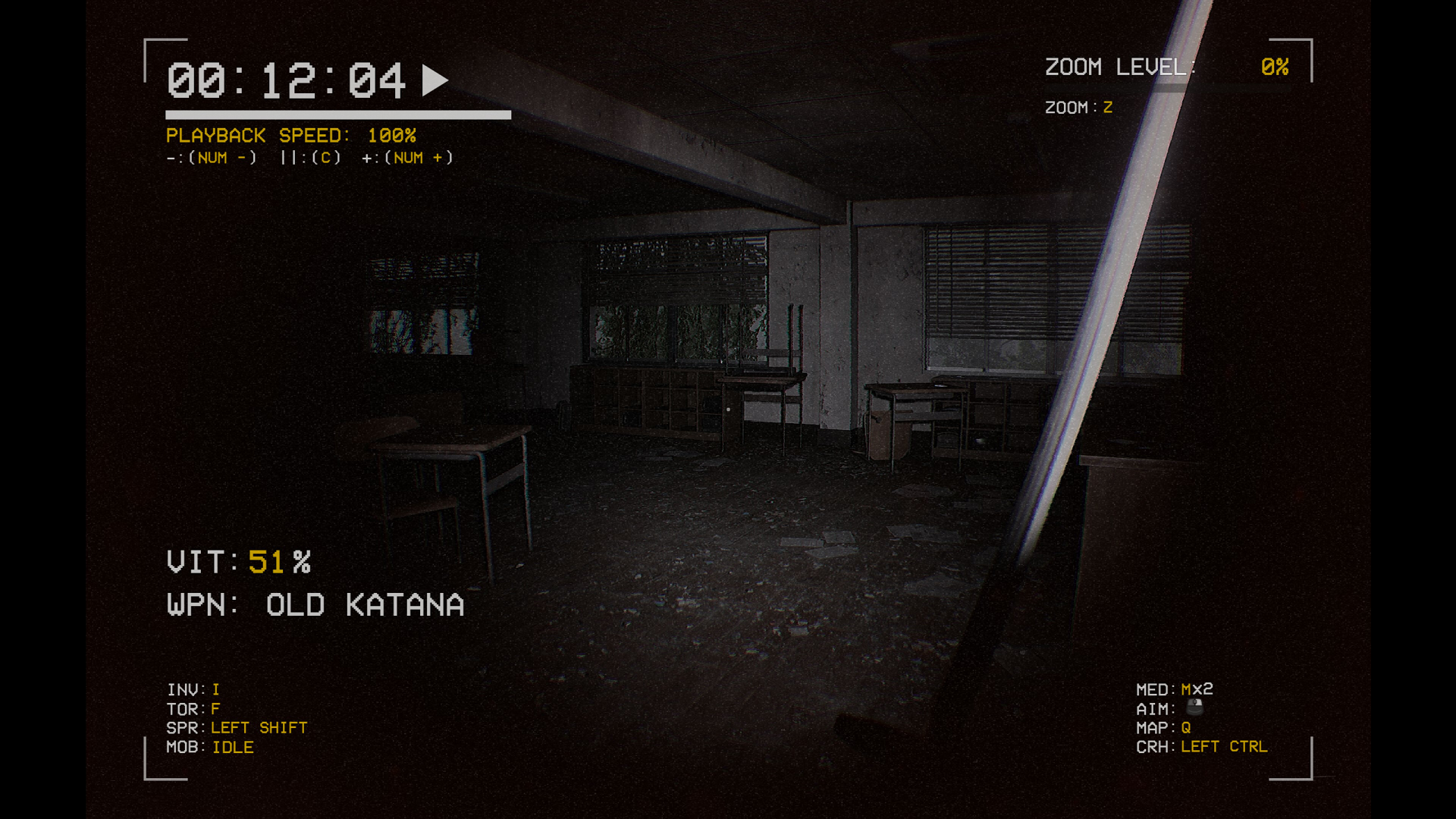Expand the MOB: IDLE status readout
The image size is (1456, 819).
tap(209, 747)
